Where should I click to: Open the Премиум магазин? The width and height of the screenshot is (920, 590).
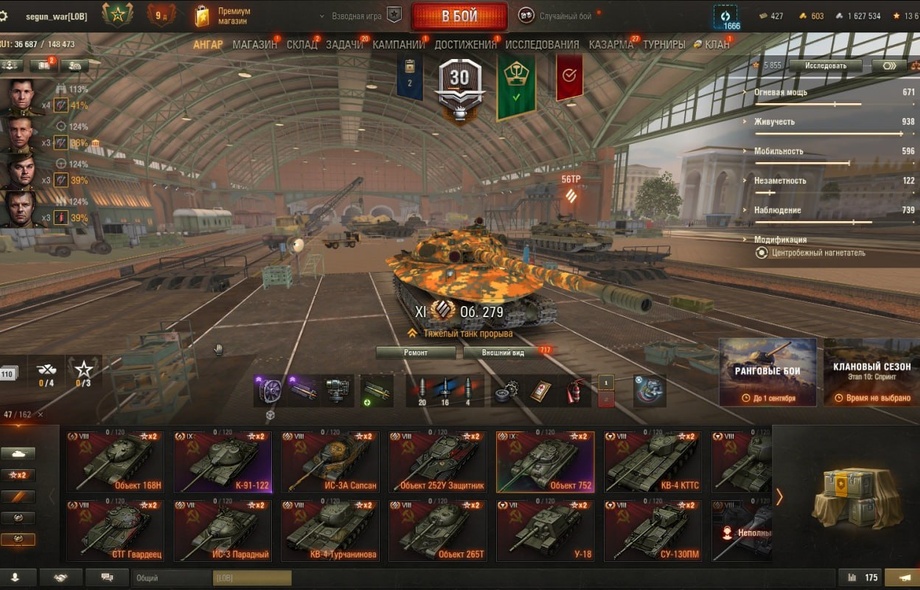coord(223,16)
